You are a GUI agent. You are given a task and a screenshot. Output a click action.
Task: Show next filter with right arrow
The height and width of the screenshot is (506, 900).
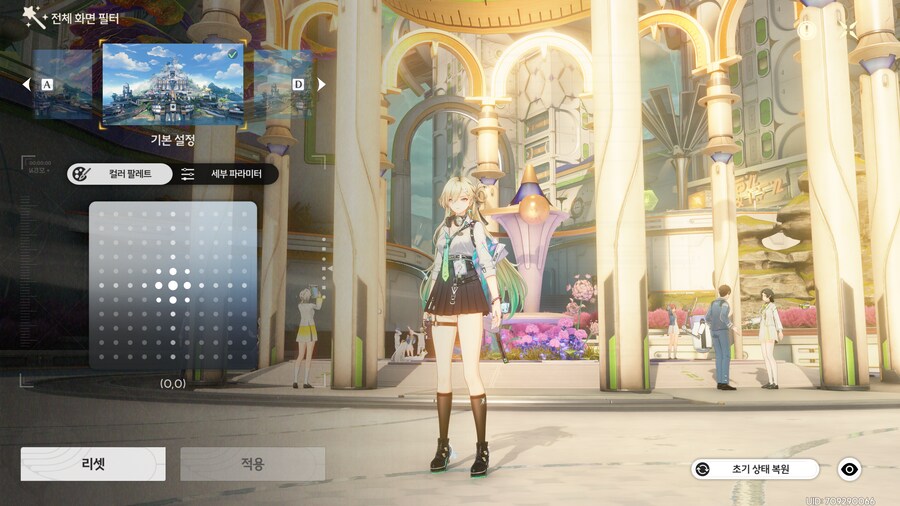pos(321,85)
